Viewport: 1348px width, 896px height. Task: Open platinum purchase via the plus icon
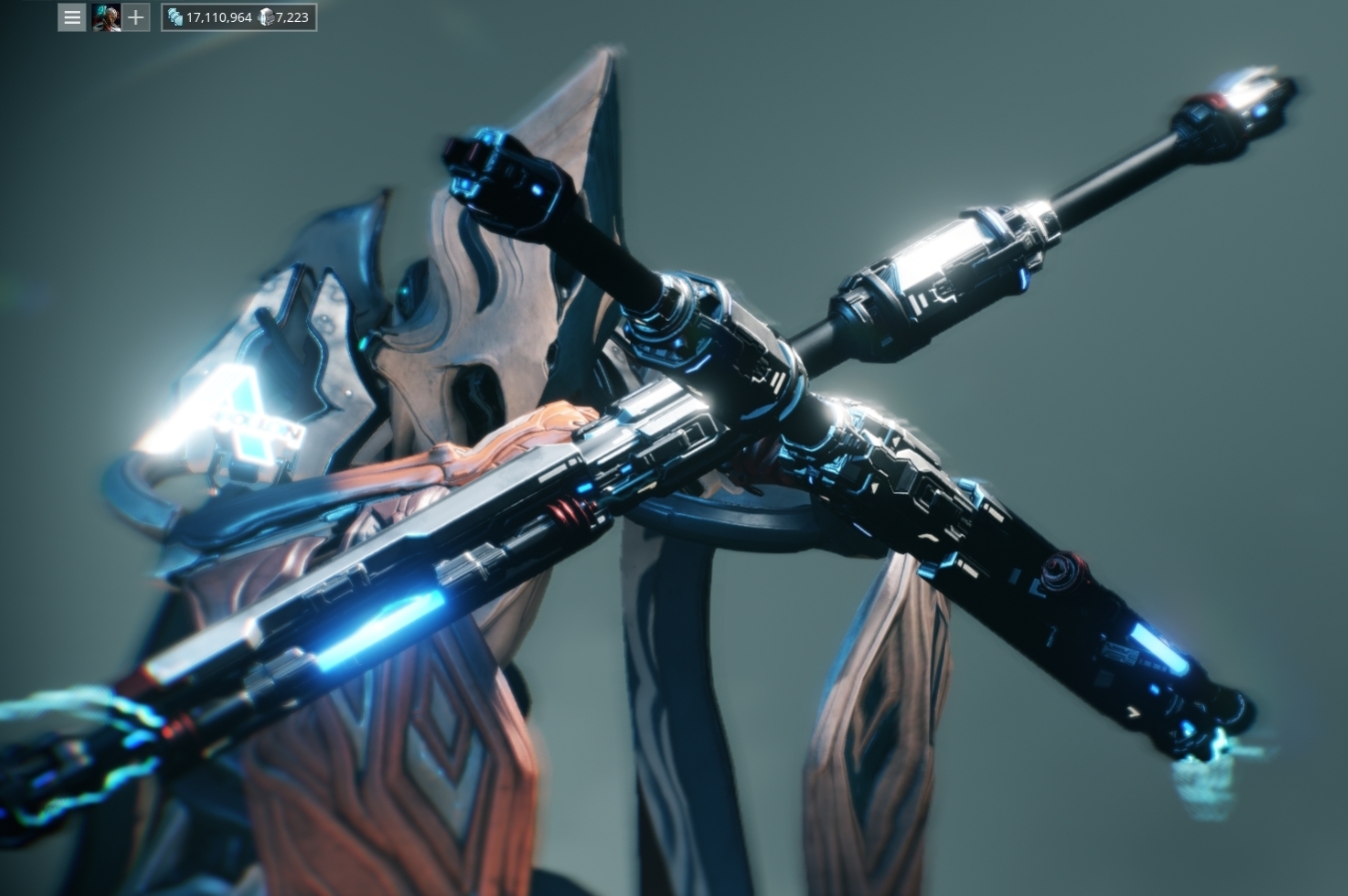click(135, 17)
